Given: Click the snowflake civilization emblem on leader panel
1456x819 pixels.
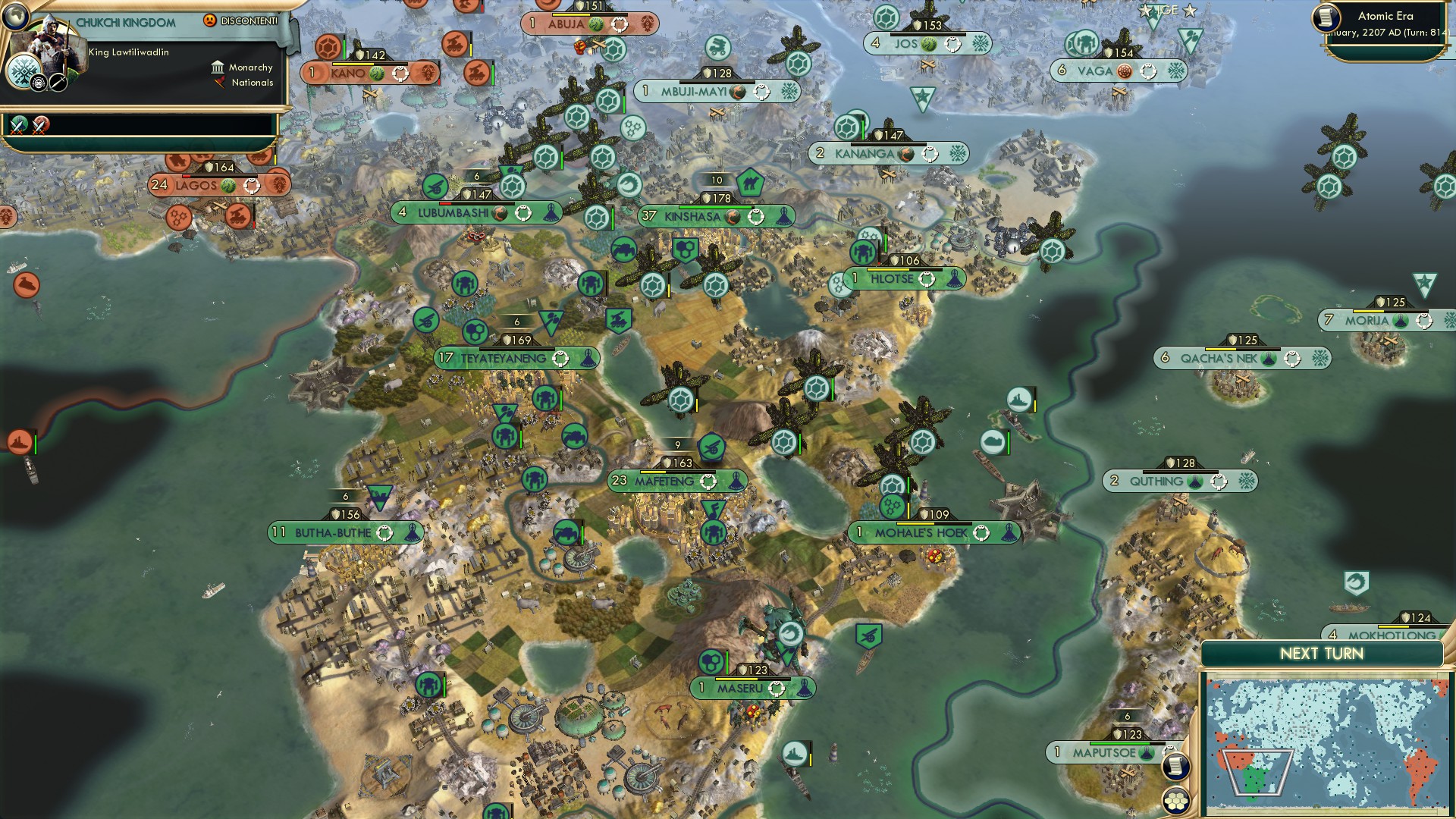Looking at the screenshot, I should [x=23, y=73].
